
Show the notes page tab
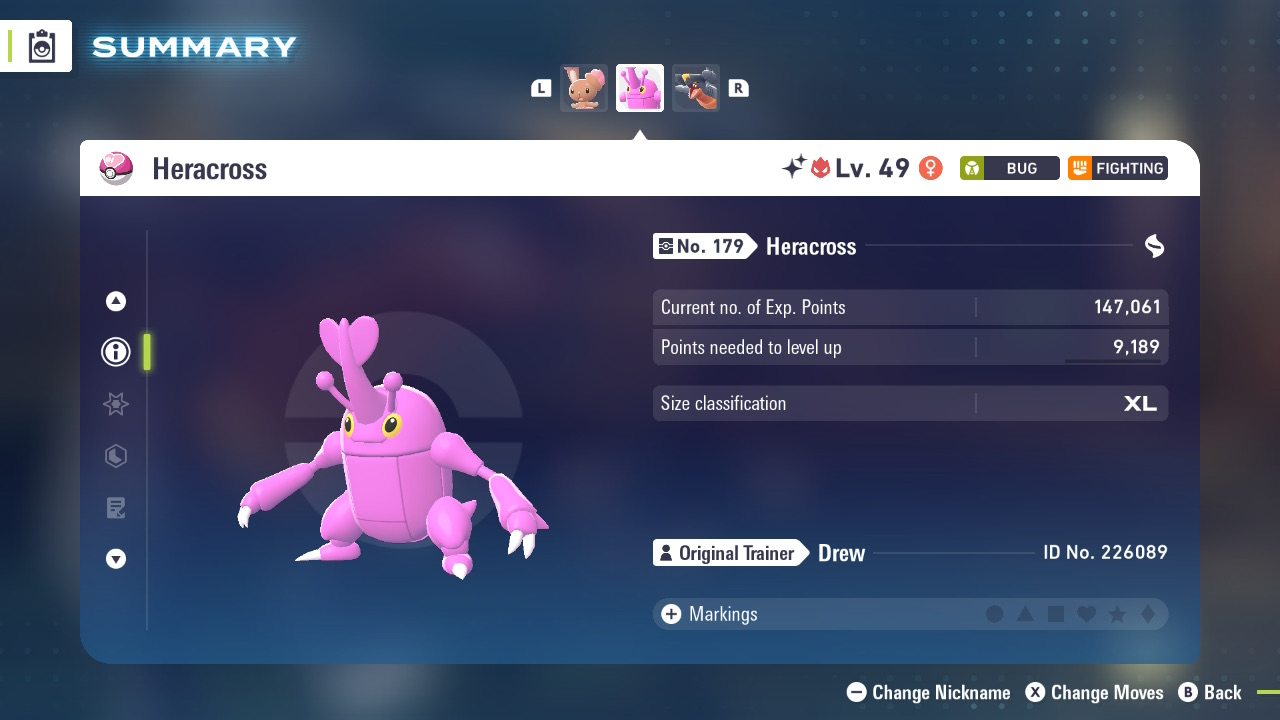click(x=116, y=508)
